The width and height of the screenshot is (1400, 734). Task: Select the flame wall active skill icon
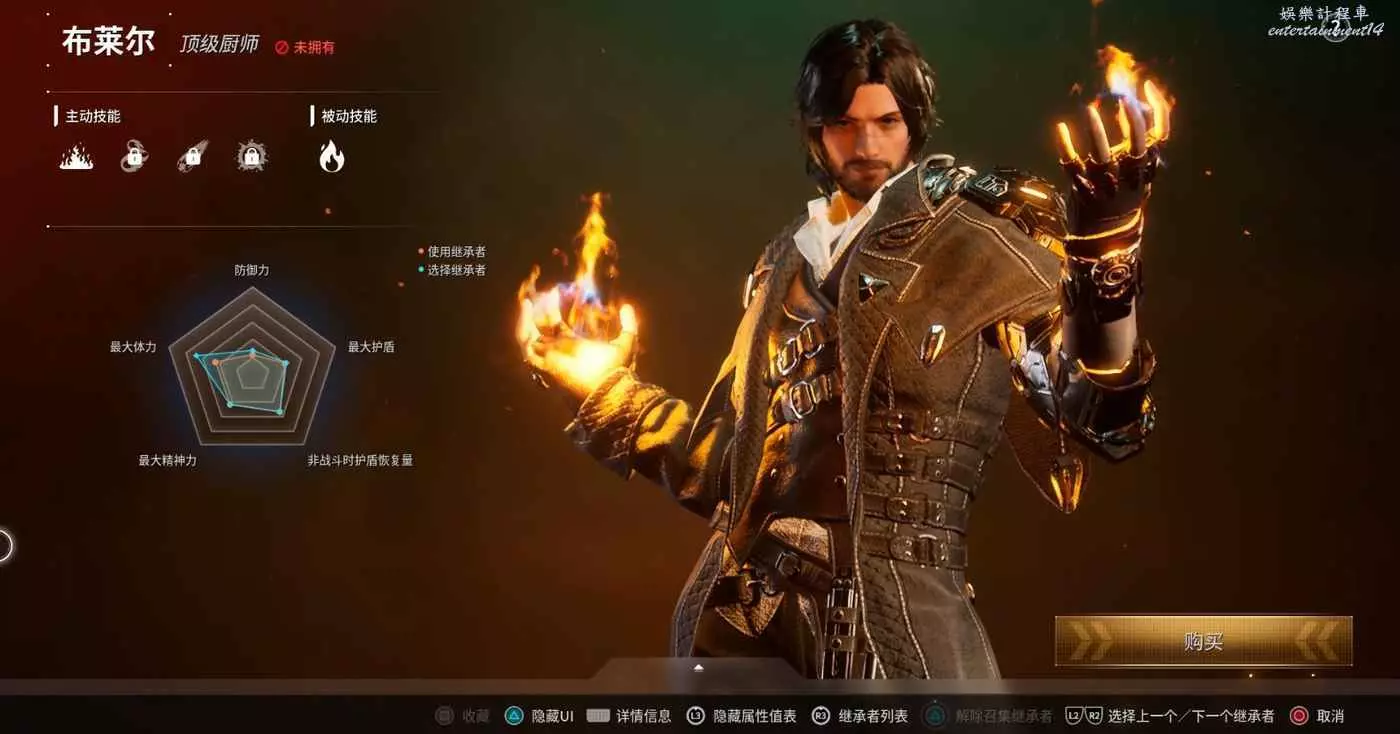76,156
